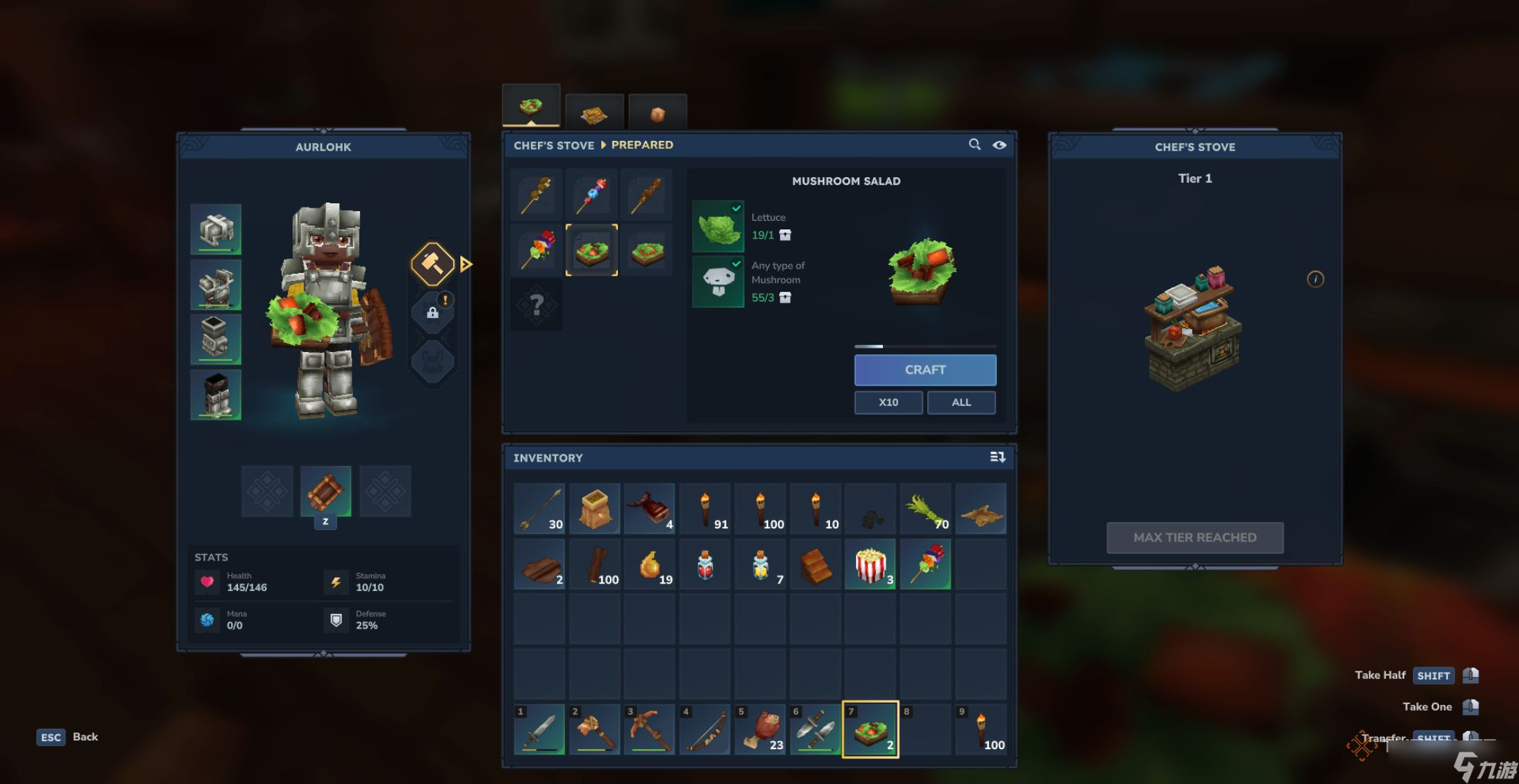Craft the Mushroom Salad
Screen dimensions: 1519x784
(924, 369)
